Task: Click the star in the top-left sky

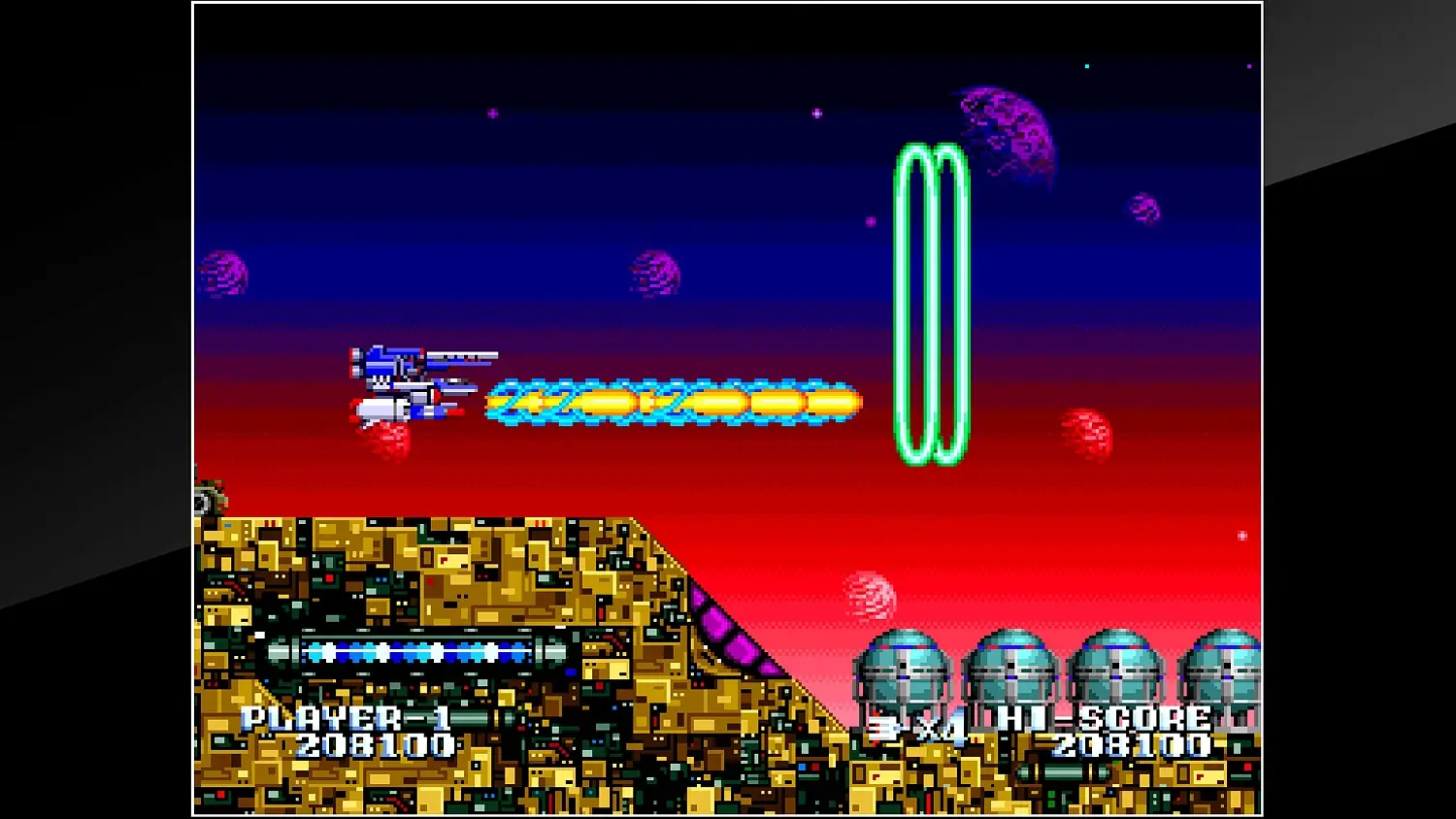Action: point(493,115)
